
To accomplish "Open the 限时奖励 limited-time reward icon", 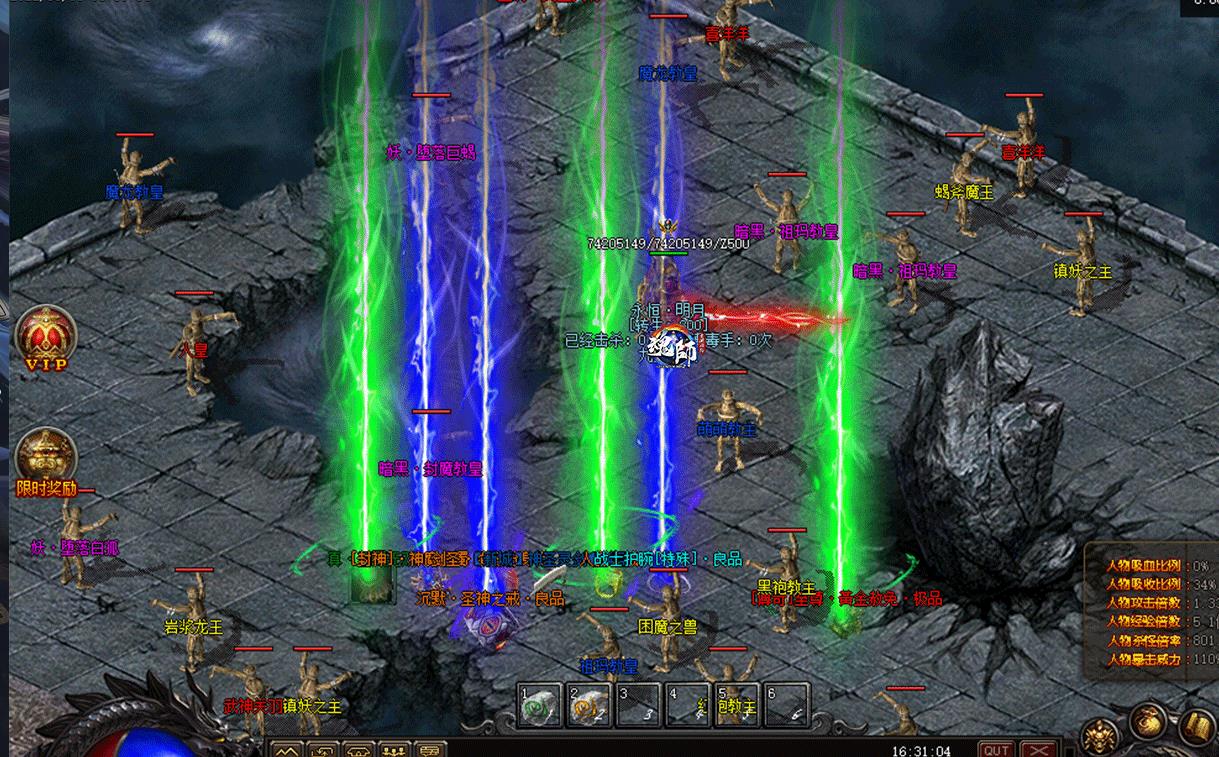I will coord(46,457).
